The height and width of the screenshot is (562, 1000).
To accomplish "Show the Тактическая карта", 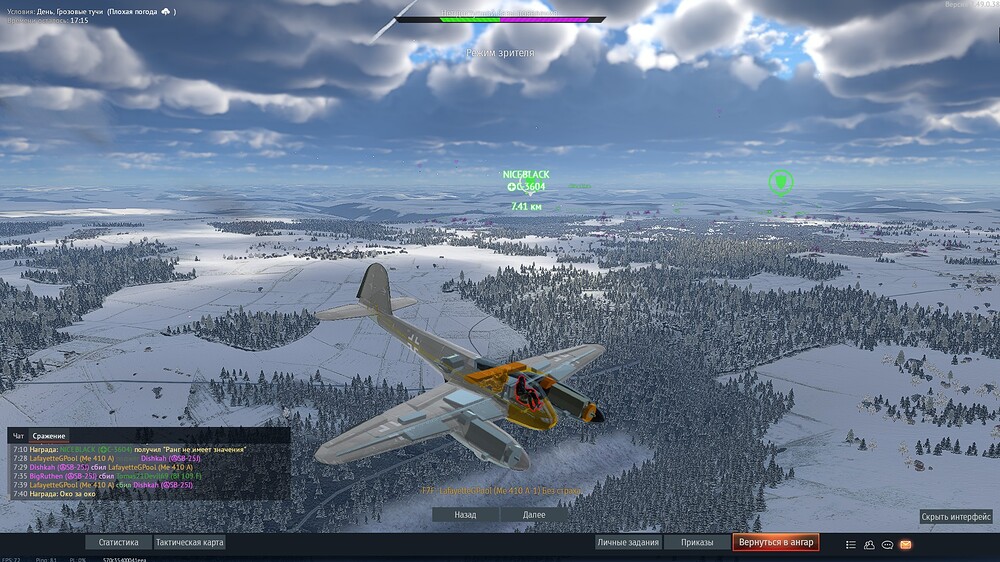I will tap(190, 542).
